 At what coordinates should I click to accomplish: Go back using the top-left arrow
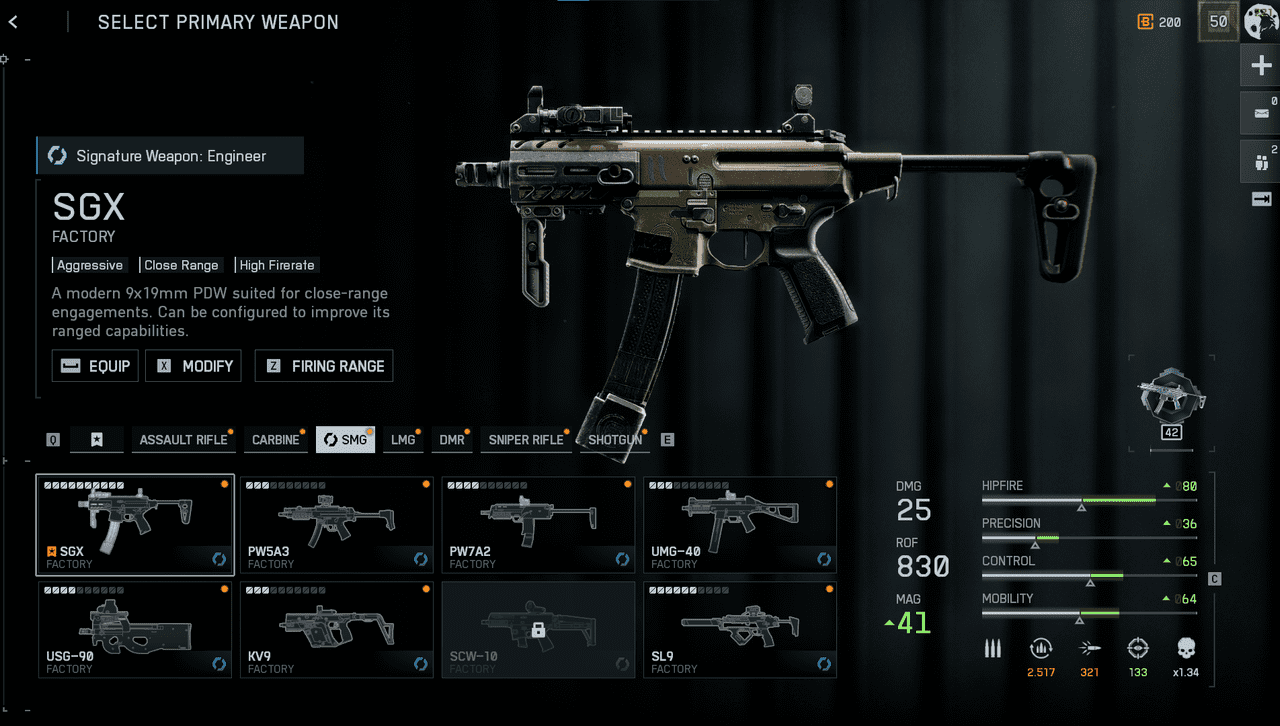point(13,22)
